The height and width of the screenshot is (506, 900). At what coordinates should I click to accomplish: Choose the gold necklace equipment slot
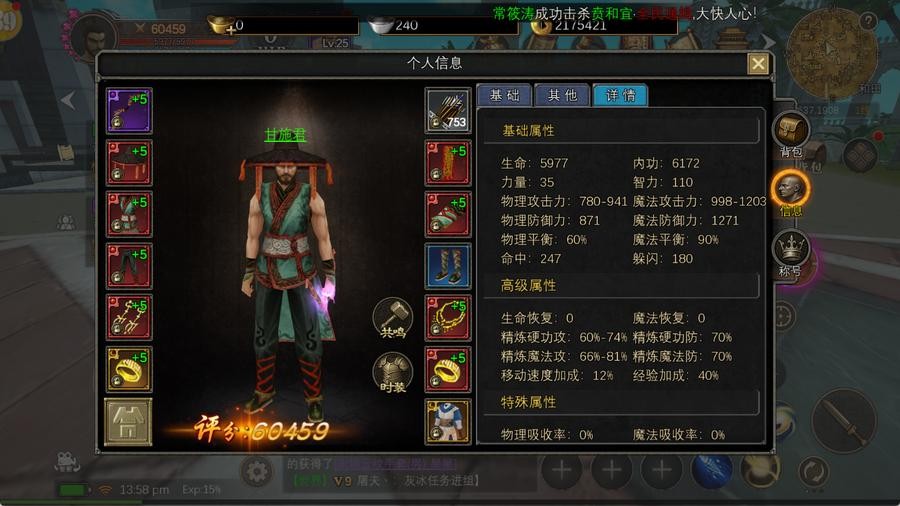click(447, 318)
